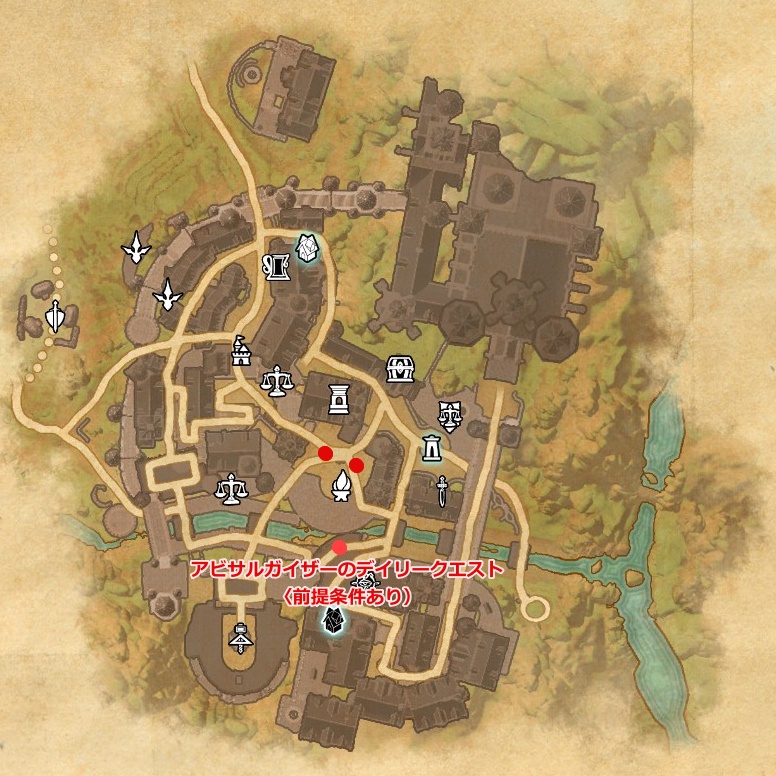Click the white crystal house marker
Viewport: 776px width, 776px height.
[306, 249]
